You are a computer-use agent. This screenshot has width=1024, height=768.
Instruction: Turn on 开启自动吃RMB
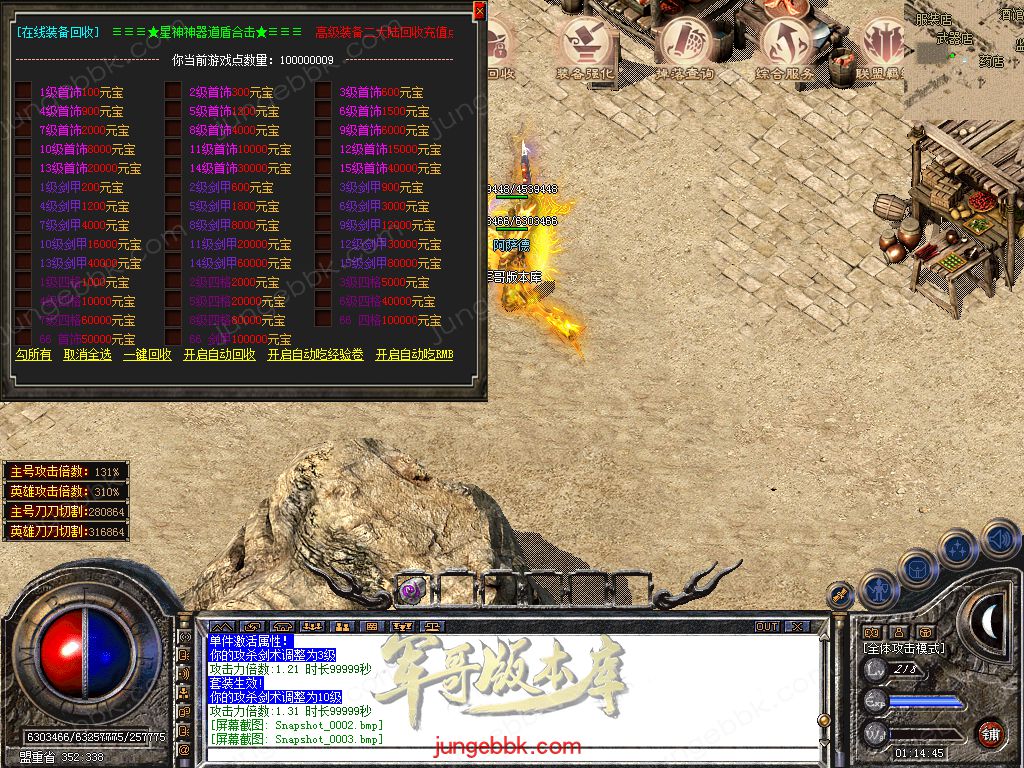[x=414, y=355]
